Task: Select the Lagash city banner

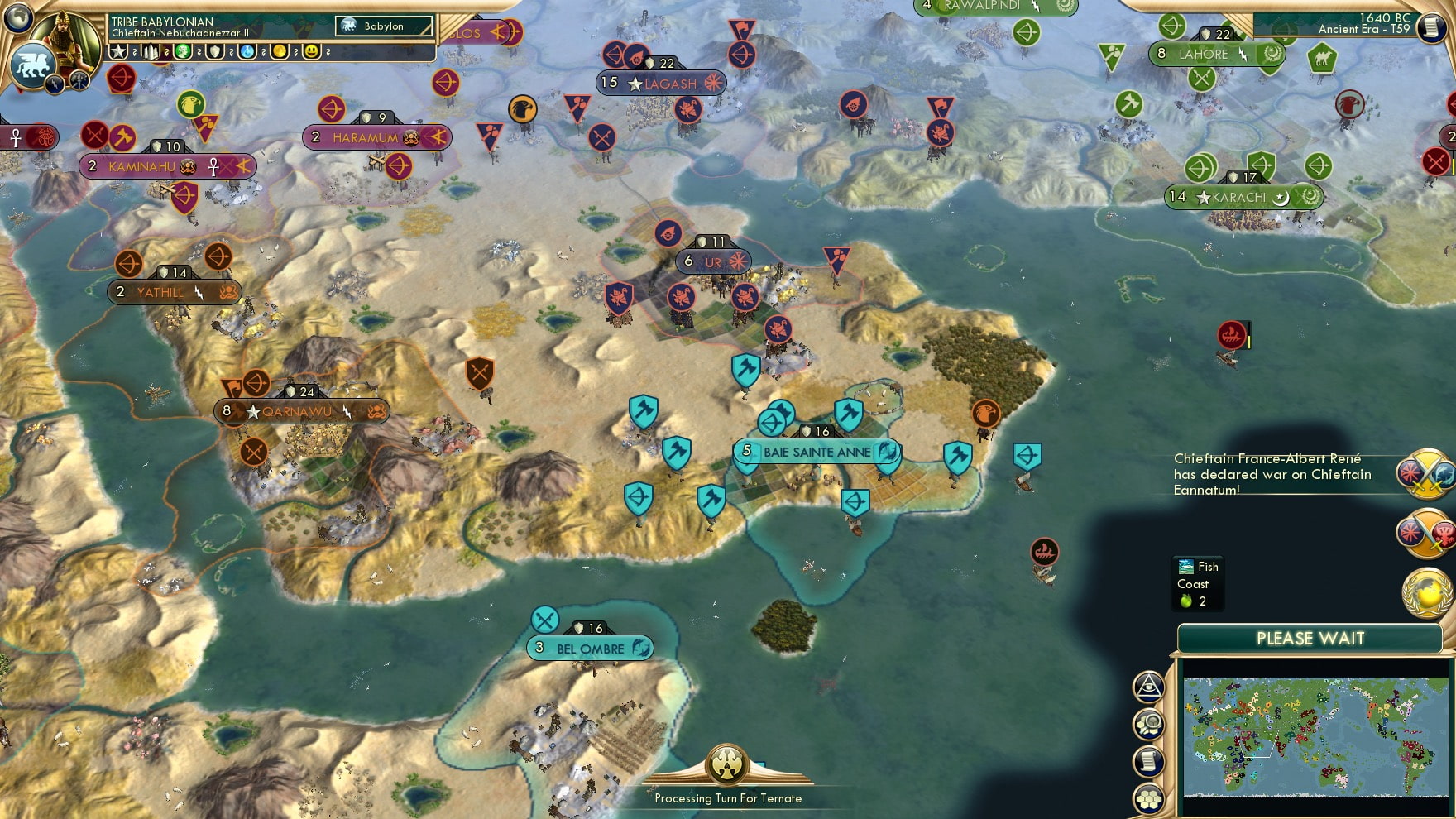Action: [x=662, y=83]
